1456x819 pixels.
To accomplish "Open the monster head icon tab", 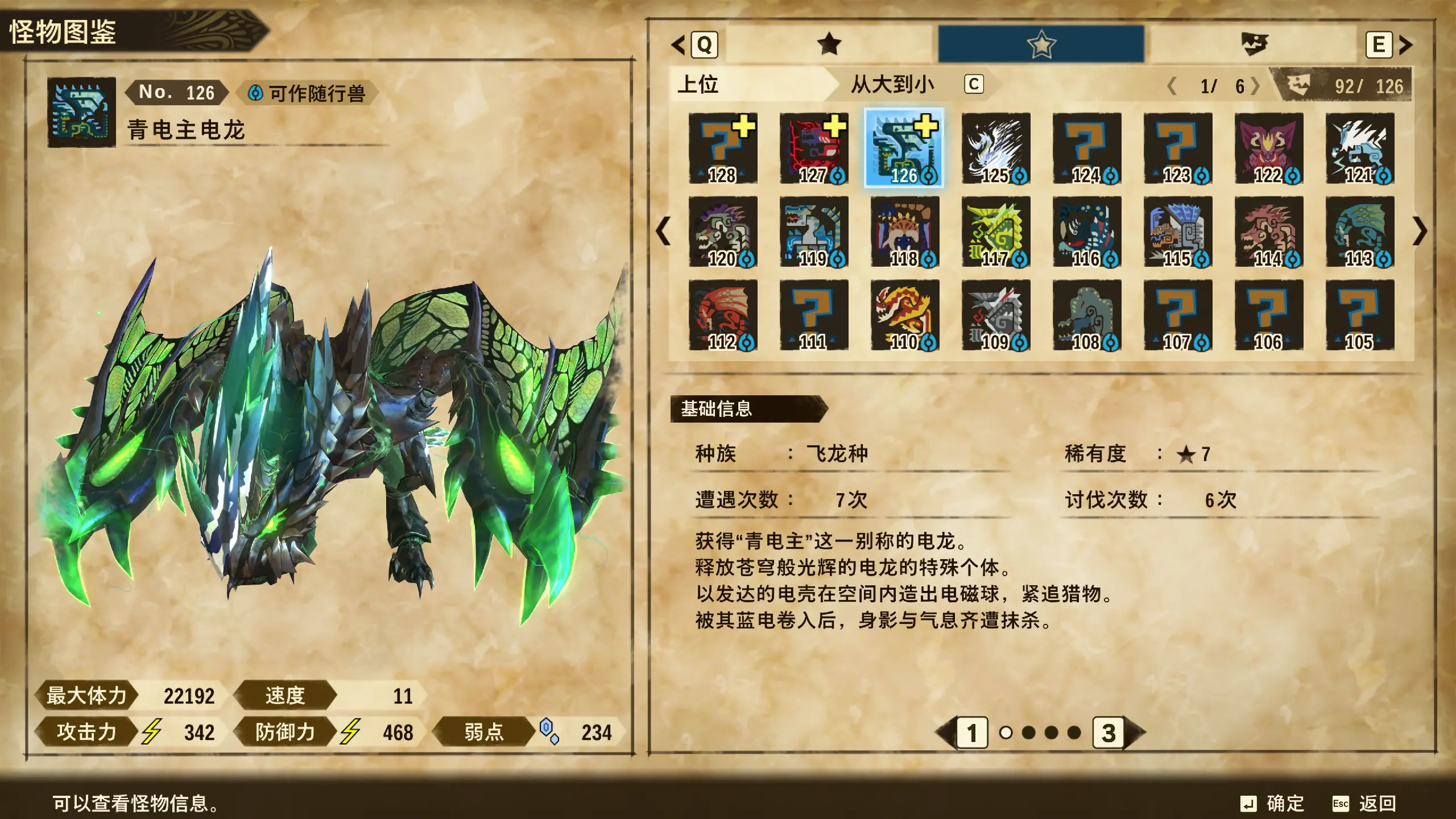I will pos(1254,44).
